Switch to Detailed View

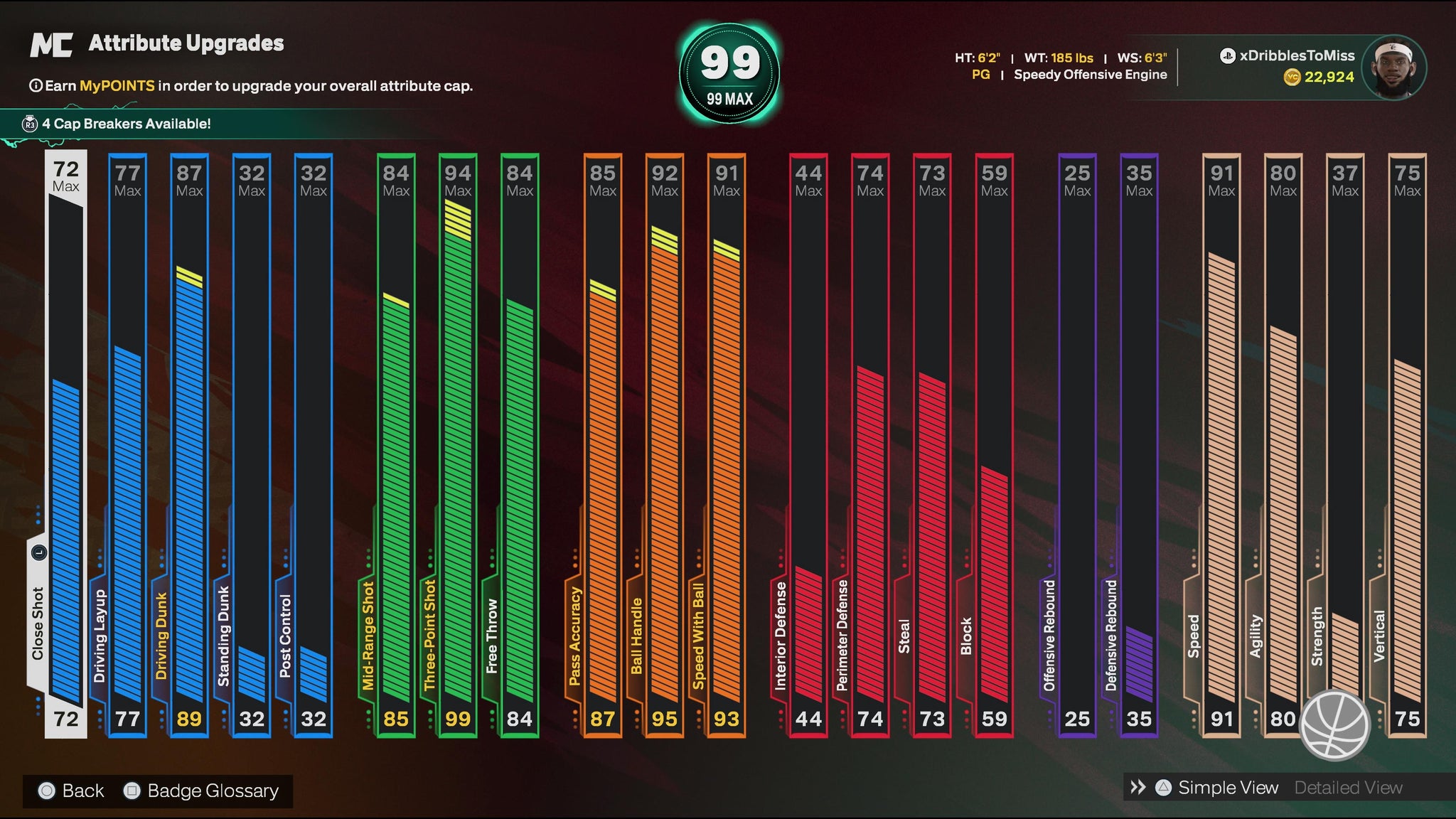[1348, 788]
